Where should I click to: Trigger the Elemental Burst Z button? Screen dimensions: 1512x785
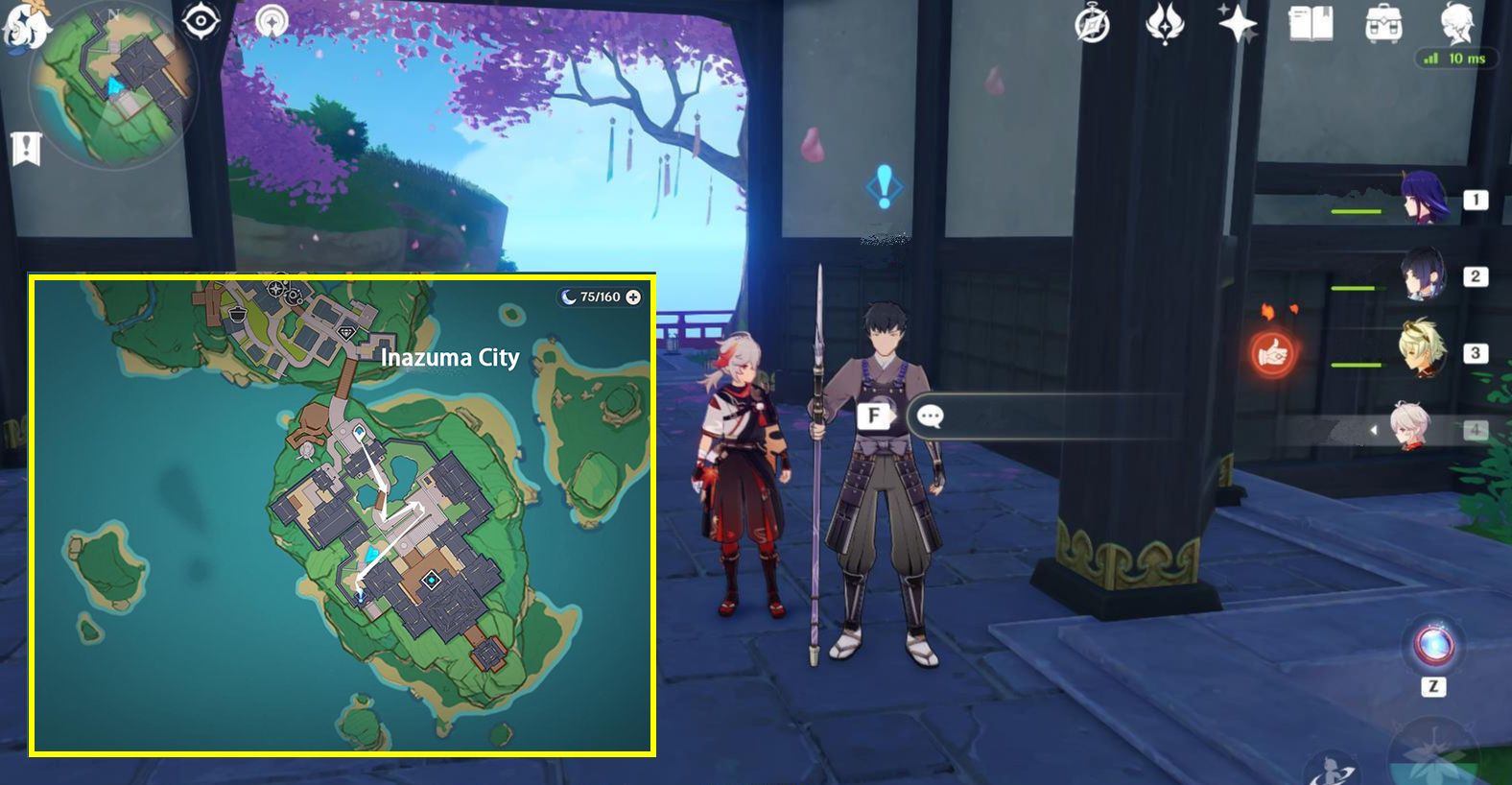click(1432, 645)
